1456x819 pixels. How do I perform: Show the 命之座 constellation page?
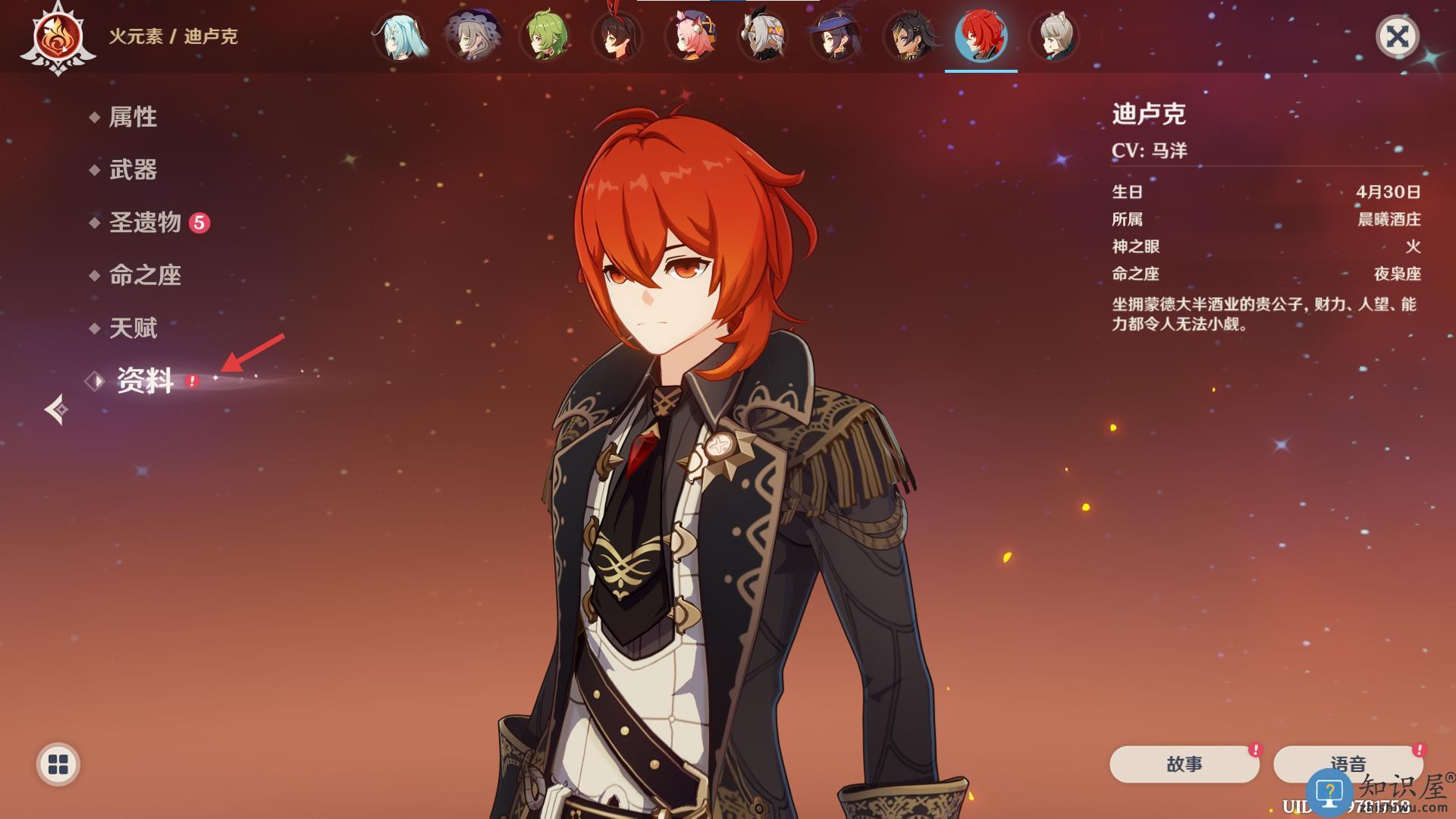click(x=145, y=275)
